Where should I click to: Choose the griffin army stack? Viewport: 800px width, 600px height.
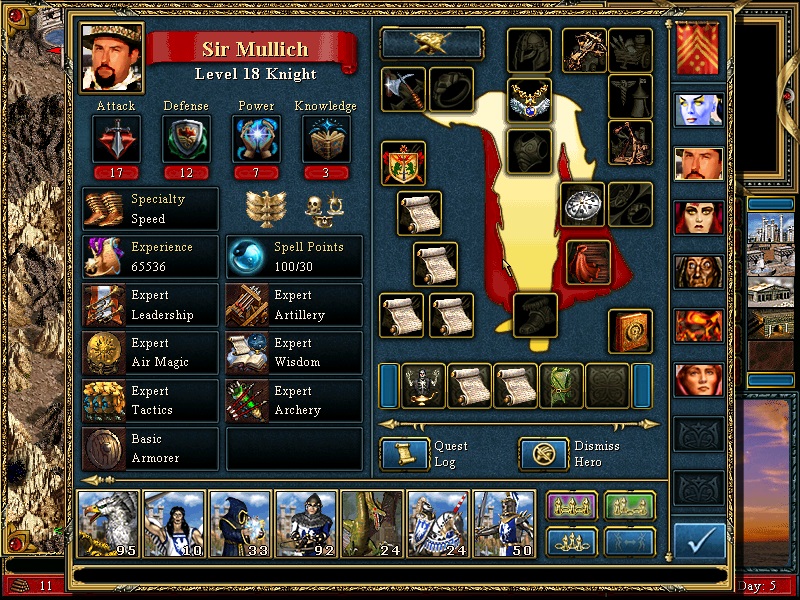[x=109, y=523]
